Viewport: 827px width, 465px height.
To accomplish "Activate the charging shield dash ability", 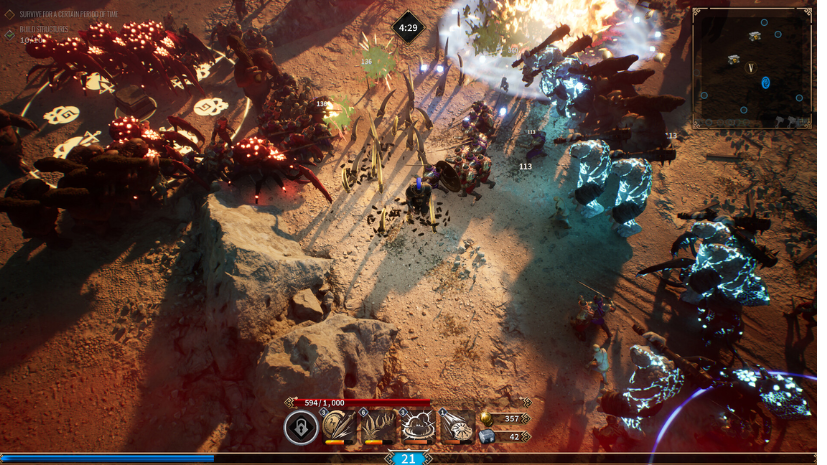I will [457, 427].
